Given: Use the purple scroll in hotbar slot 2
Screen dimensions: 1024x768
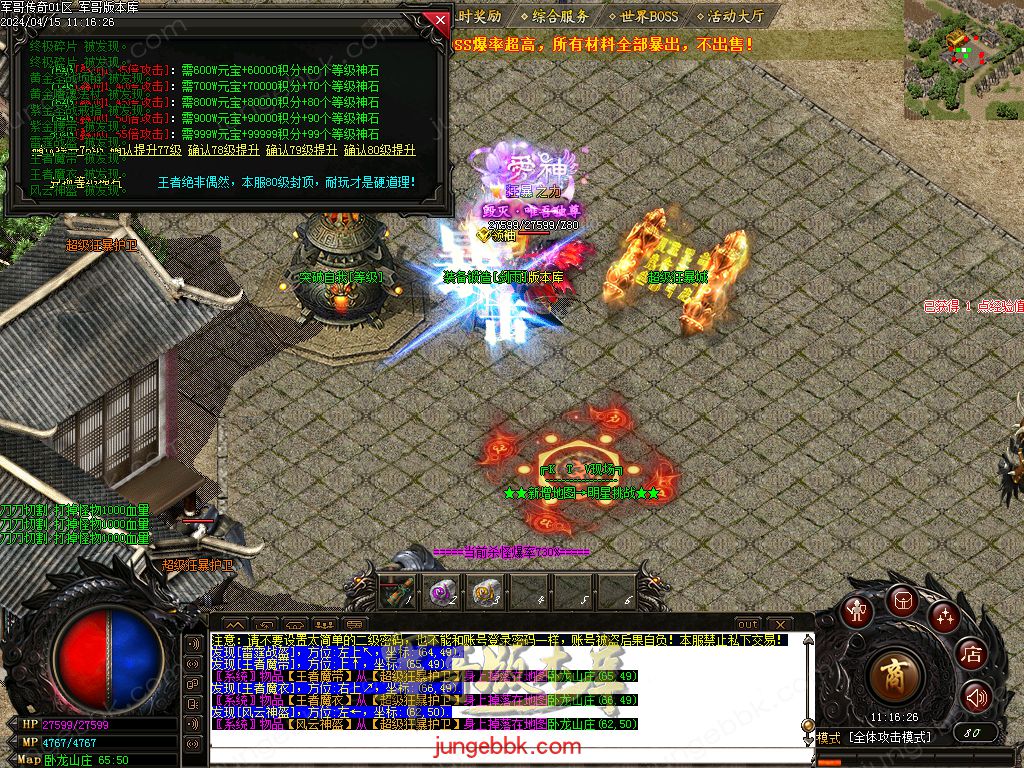Looking at the screenshot, I should coord(442,592).
